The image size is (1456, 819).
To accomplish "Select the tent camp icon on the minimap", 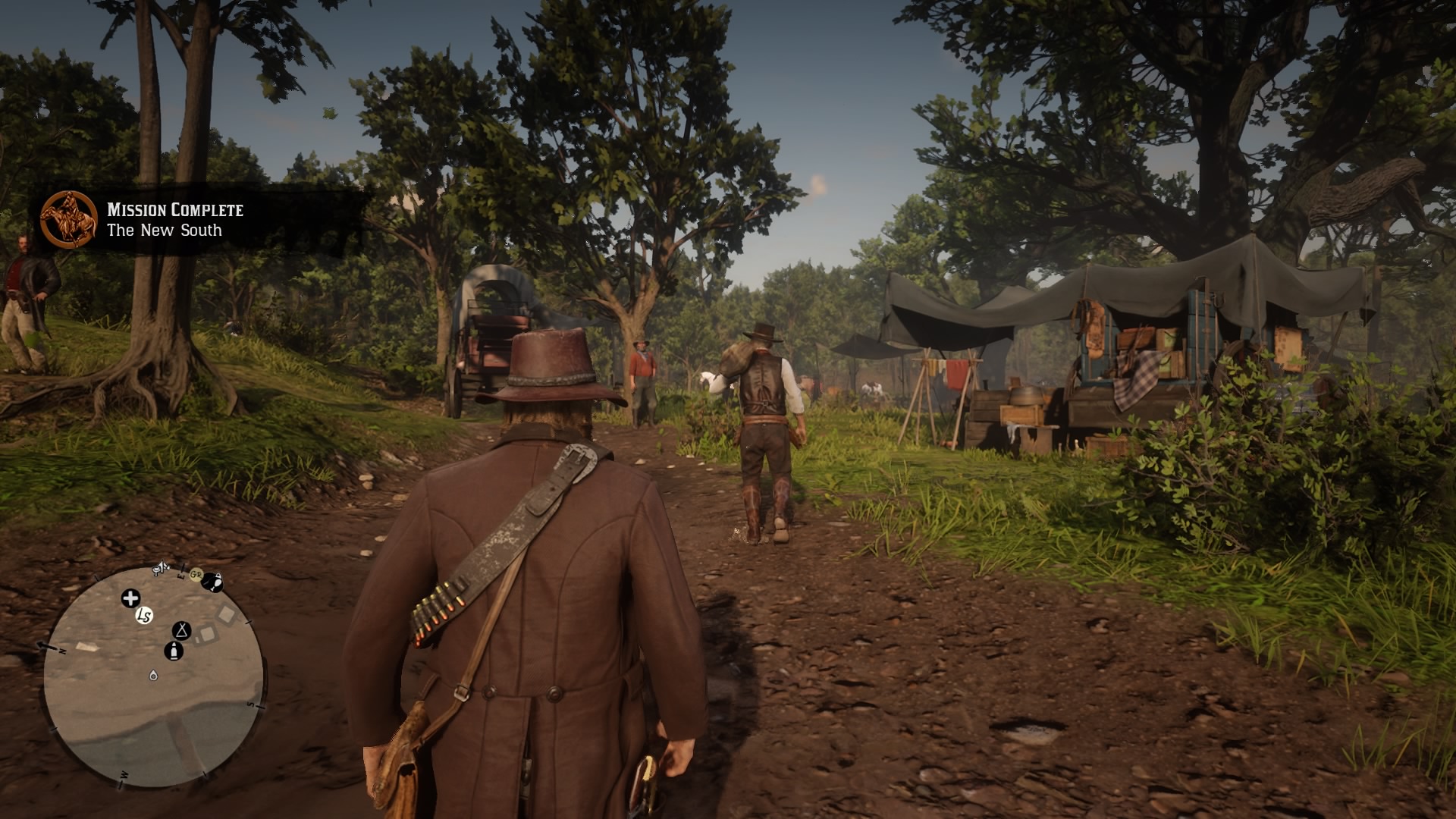I will (x=181, y=632).
